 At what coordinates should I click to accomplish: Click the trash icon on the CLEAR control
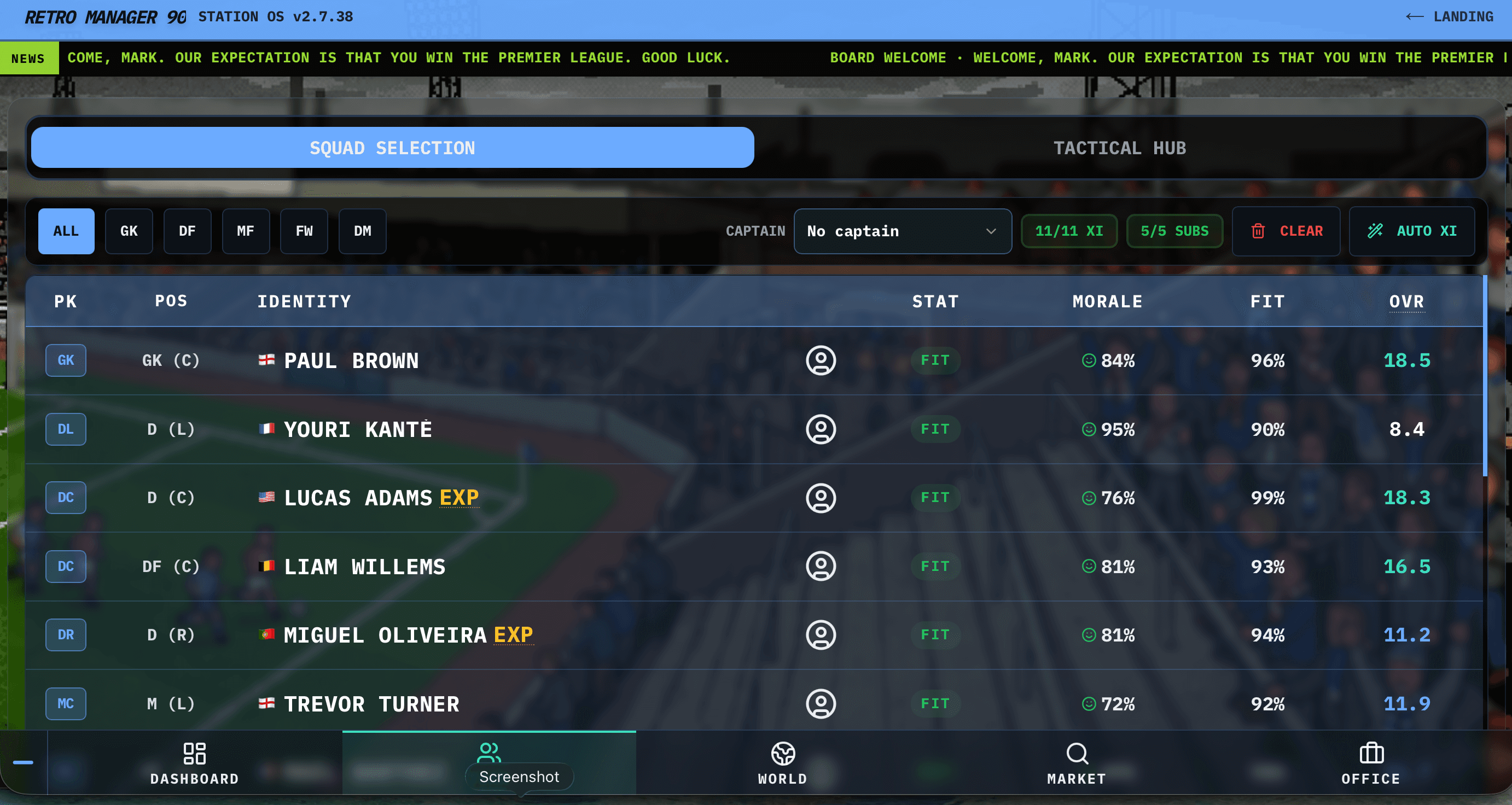[x=1258, y=231]
